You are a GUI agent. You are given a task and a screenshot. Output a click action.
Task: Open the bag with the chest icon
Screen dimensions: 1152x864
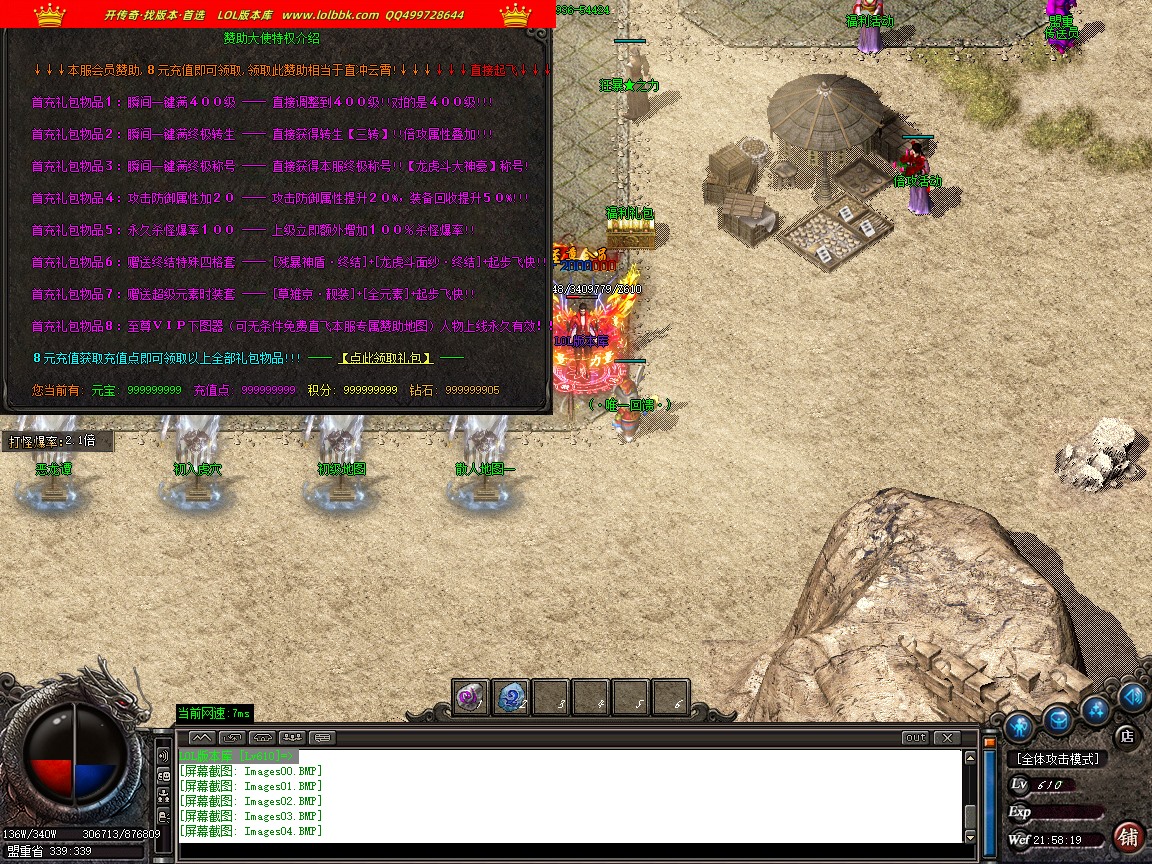point(1058,718)
